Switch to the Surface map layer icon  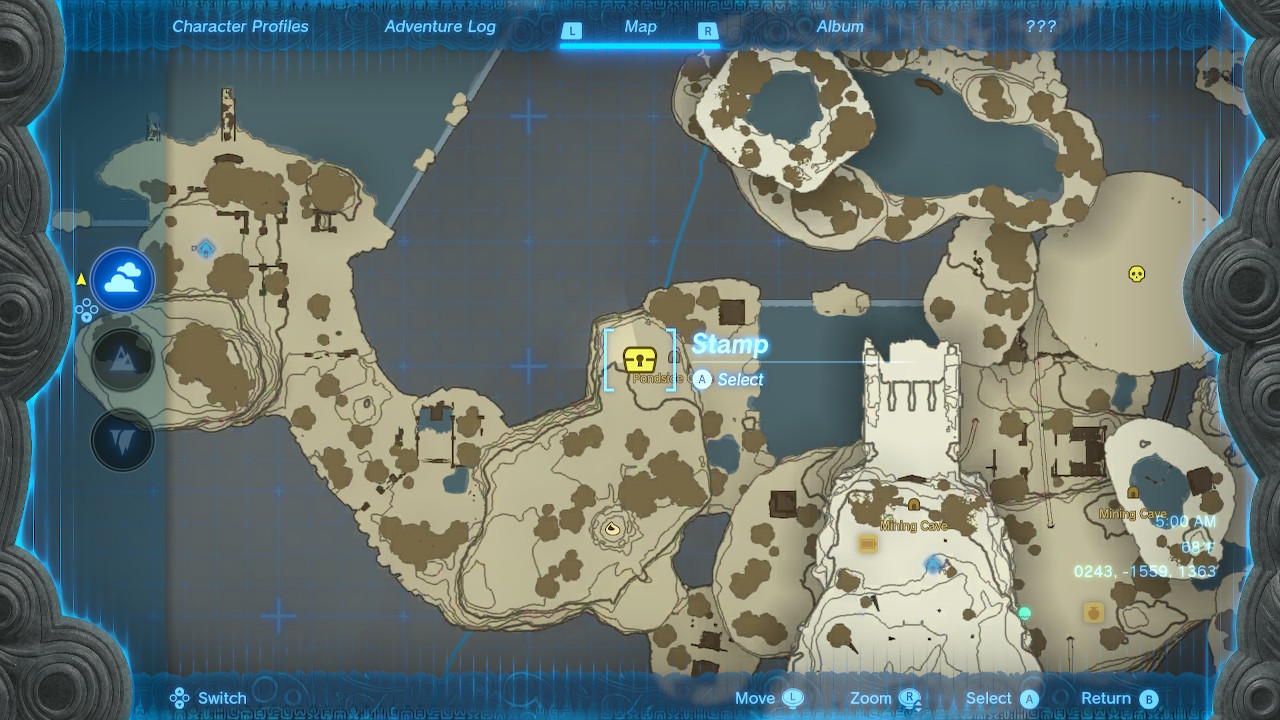click(x=122, y=358)
